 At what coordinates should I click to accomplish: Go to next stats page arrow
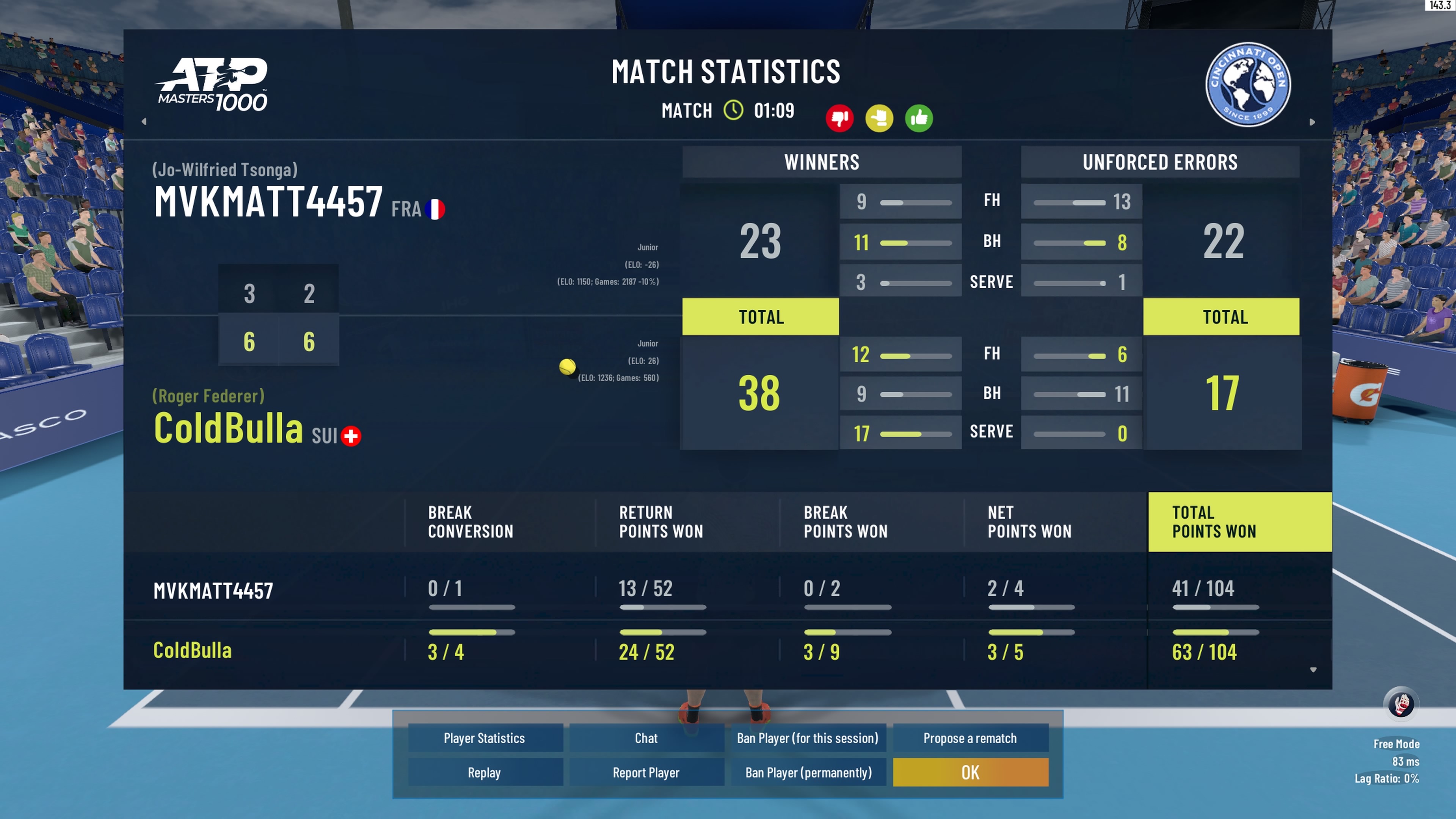coord(1312,122)
